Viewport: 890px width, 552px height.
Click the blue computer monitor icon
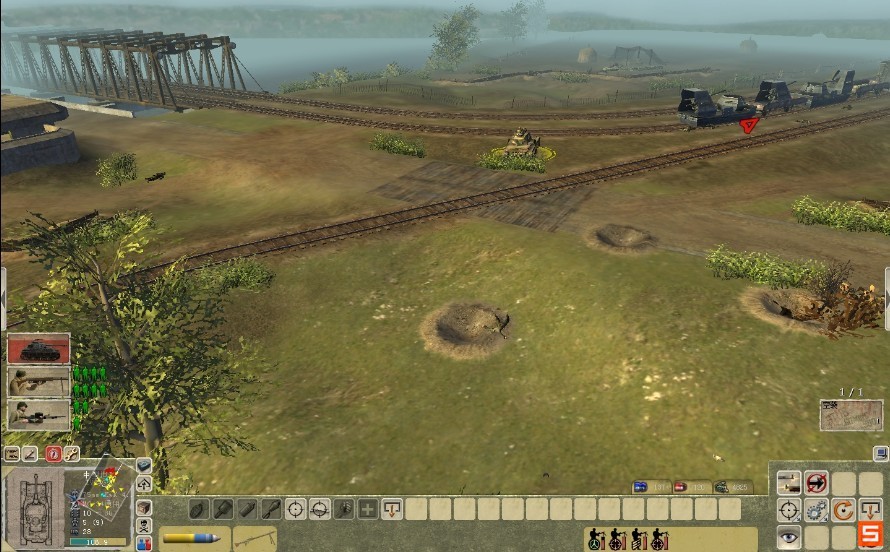pyautogui.click(x=879, y=453)
